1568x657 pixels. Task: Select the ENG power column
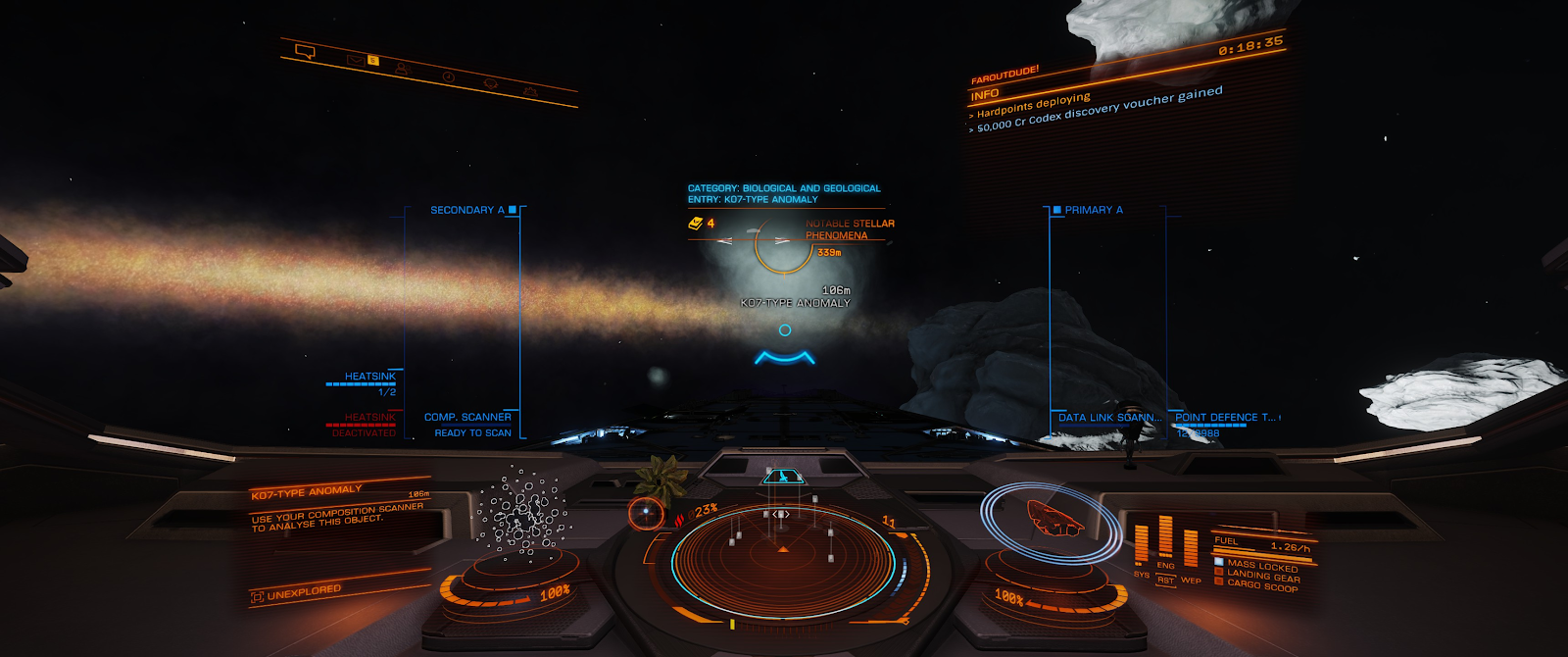point(1165,537)
